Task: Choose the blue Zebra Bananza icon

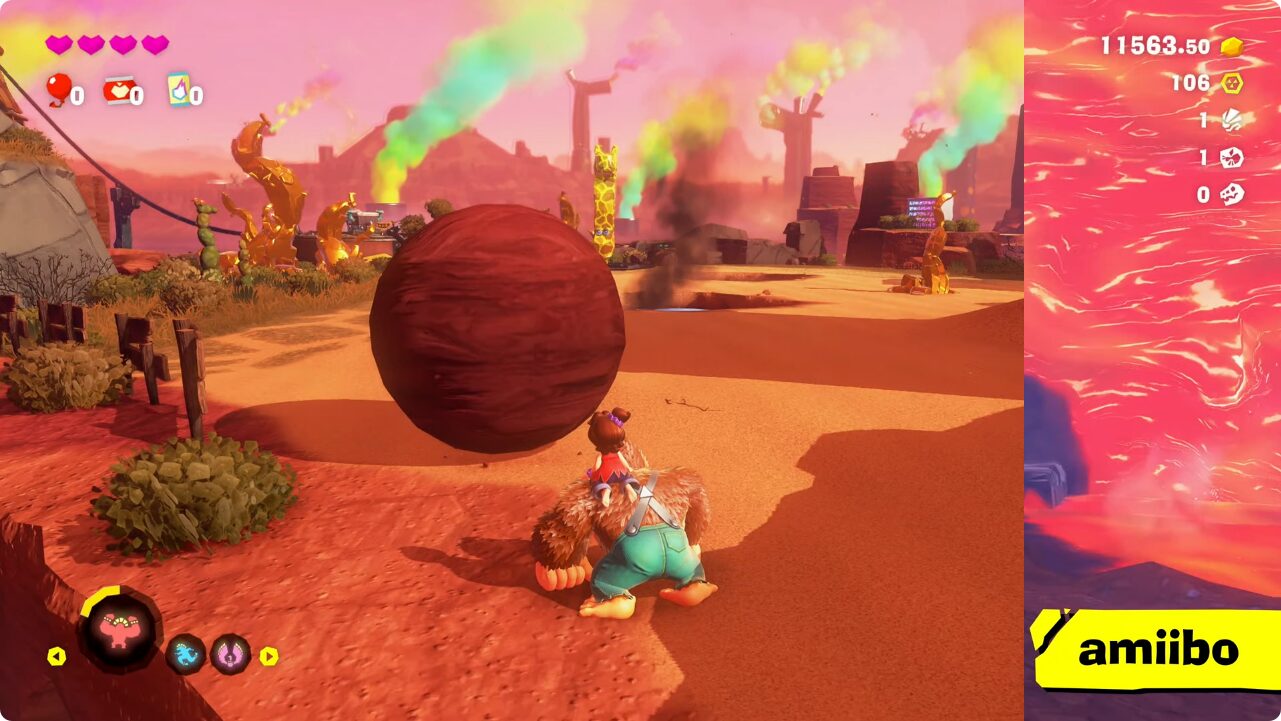Action: tap(186, 654)
